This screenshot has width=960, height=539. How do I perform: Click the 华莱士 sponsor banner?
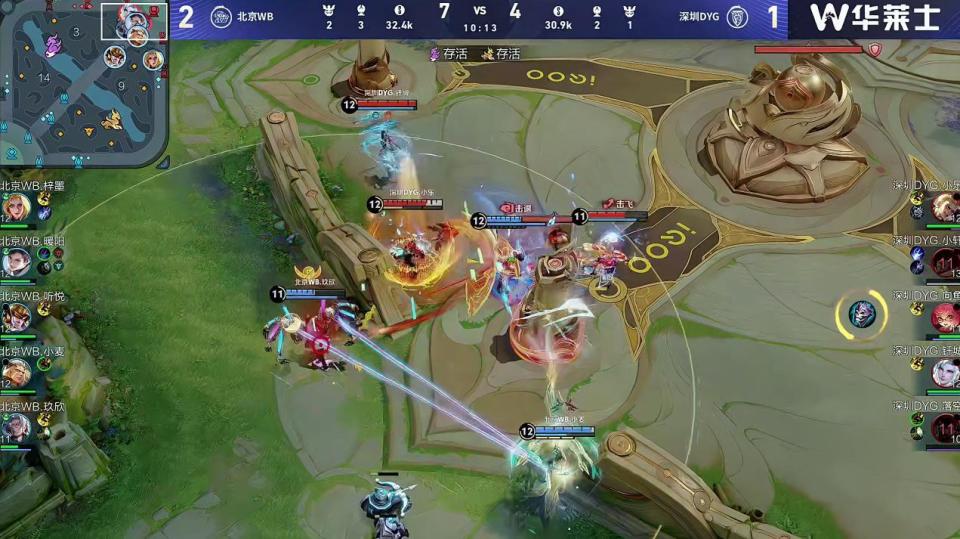pos(874,18)
